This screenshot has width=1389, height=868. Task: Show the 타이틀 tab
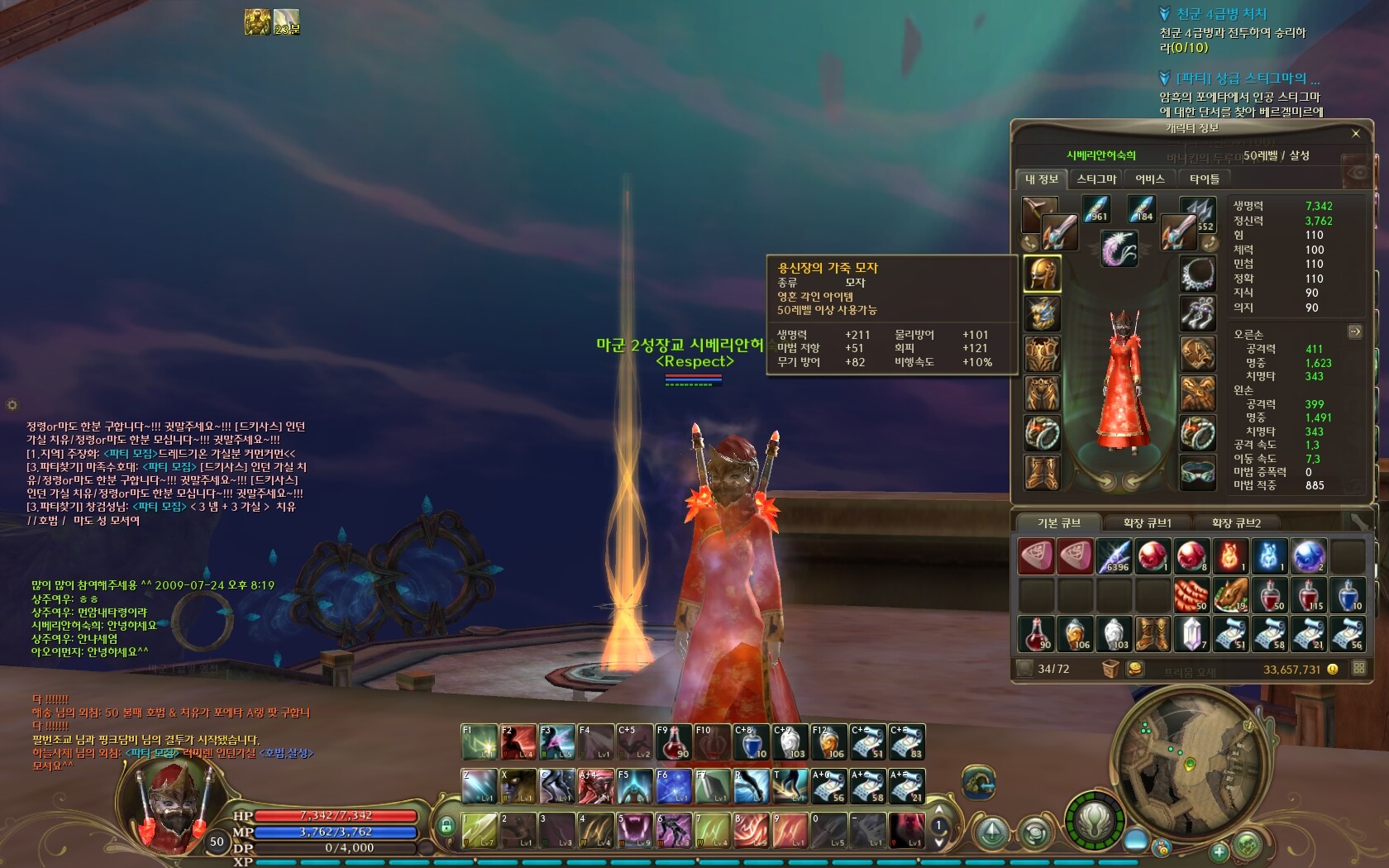click(x=1204, y=179)
